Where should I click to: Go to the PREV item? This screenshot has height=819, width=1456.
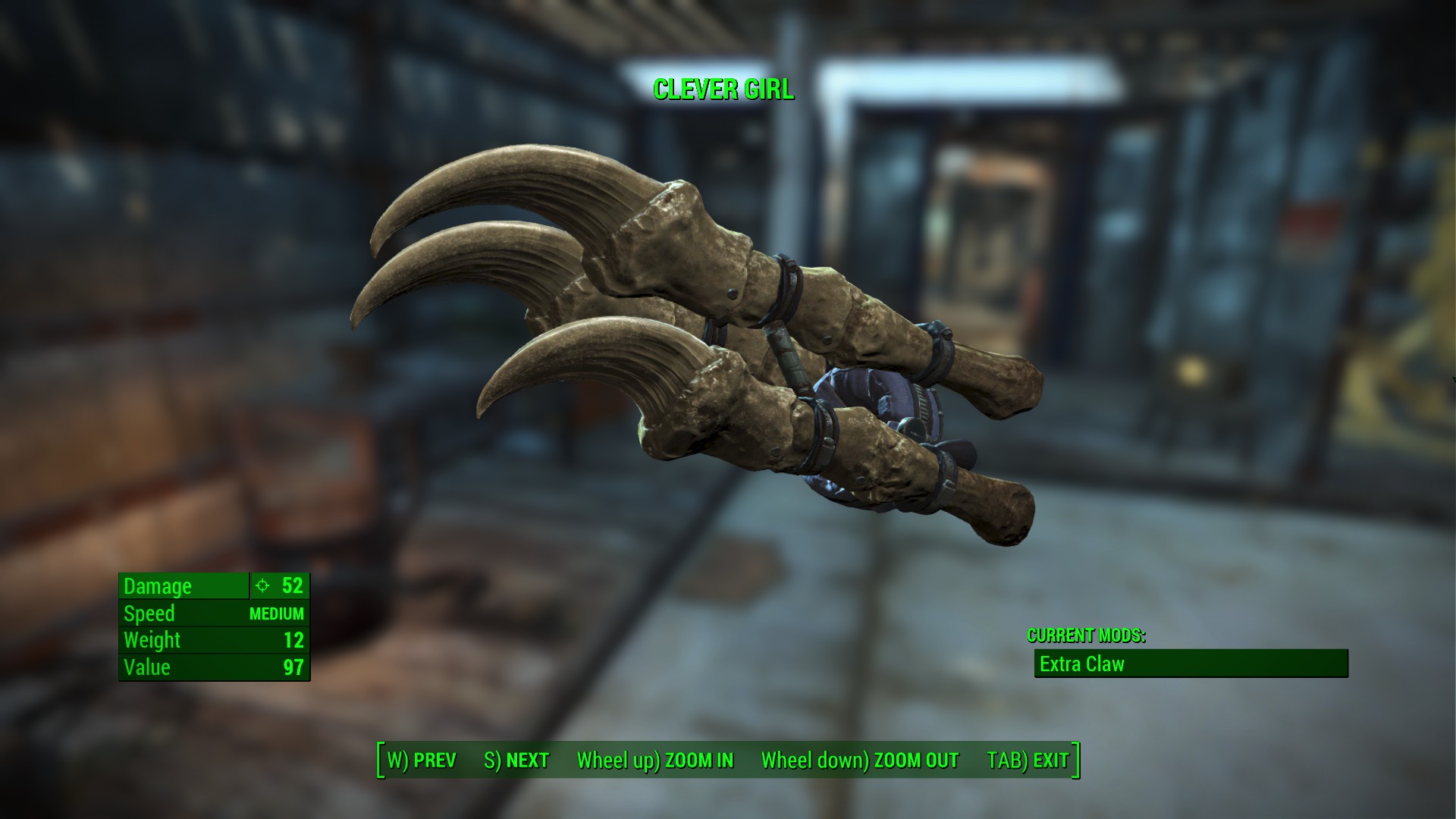[422, 761]
